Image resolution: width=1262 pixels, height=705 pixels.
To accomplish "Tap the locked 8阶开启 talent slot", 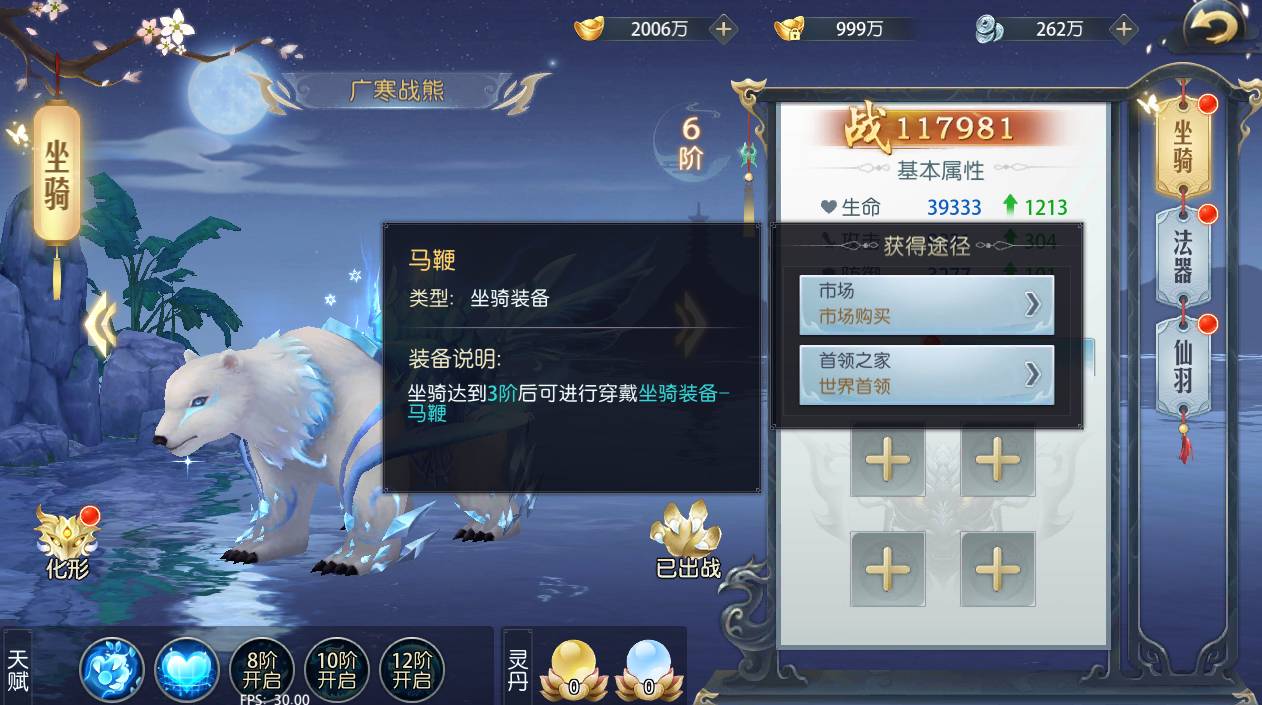I will click(x=262, y=668).
